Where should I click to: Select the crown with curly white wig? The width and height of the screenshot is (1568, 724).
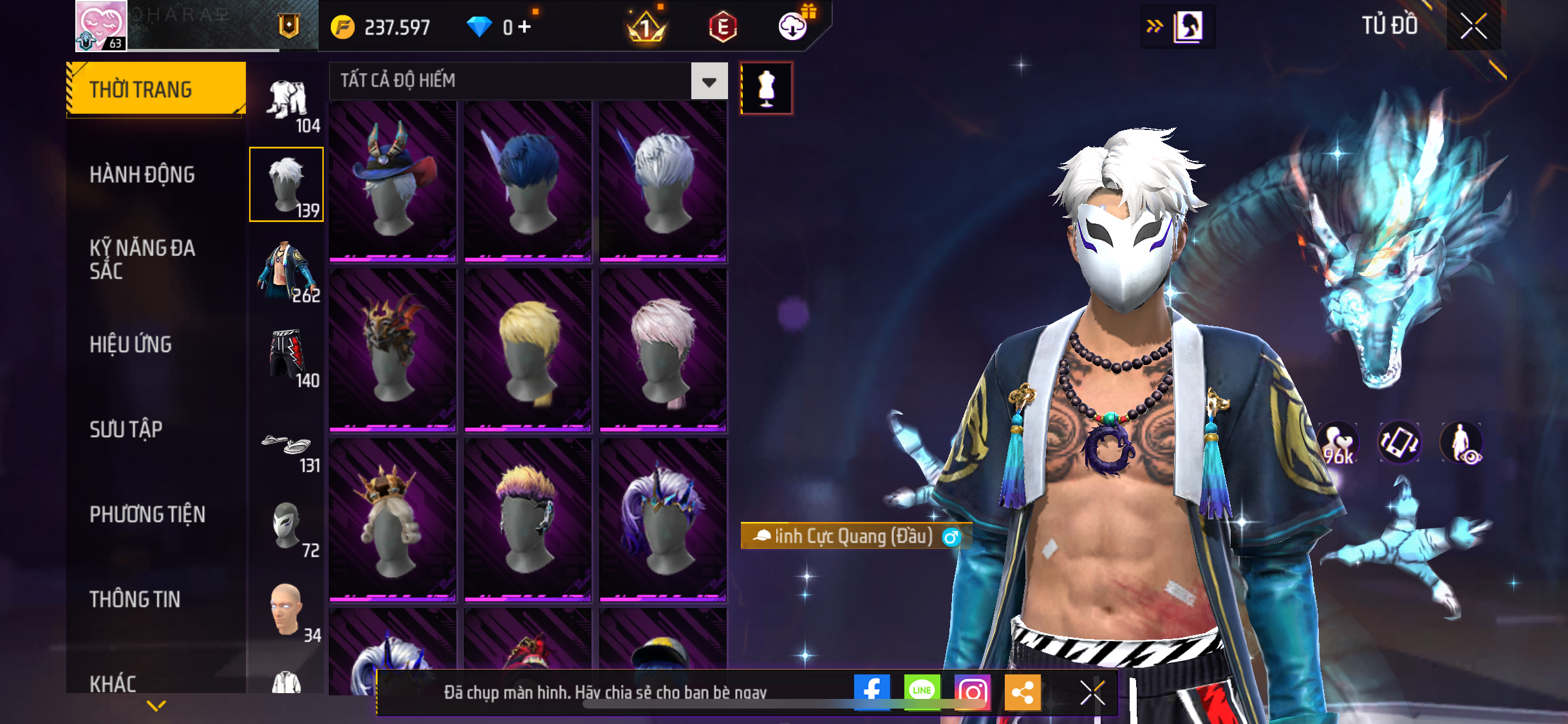click(x=393, y=519)
